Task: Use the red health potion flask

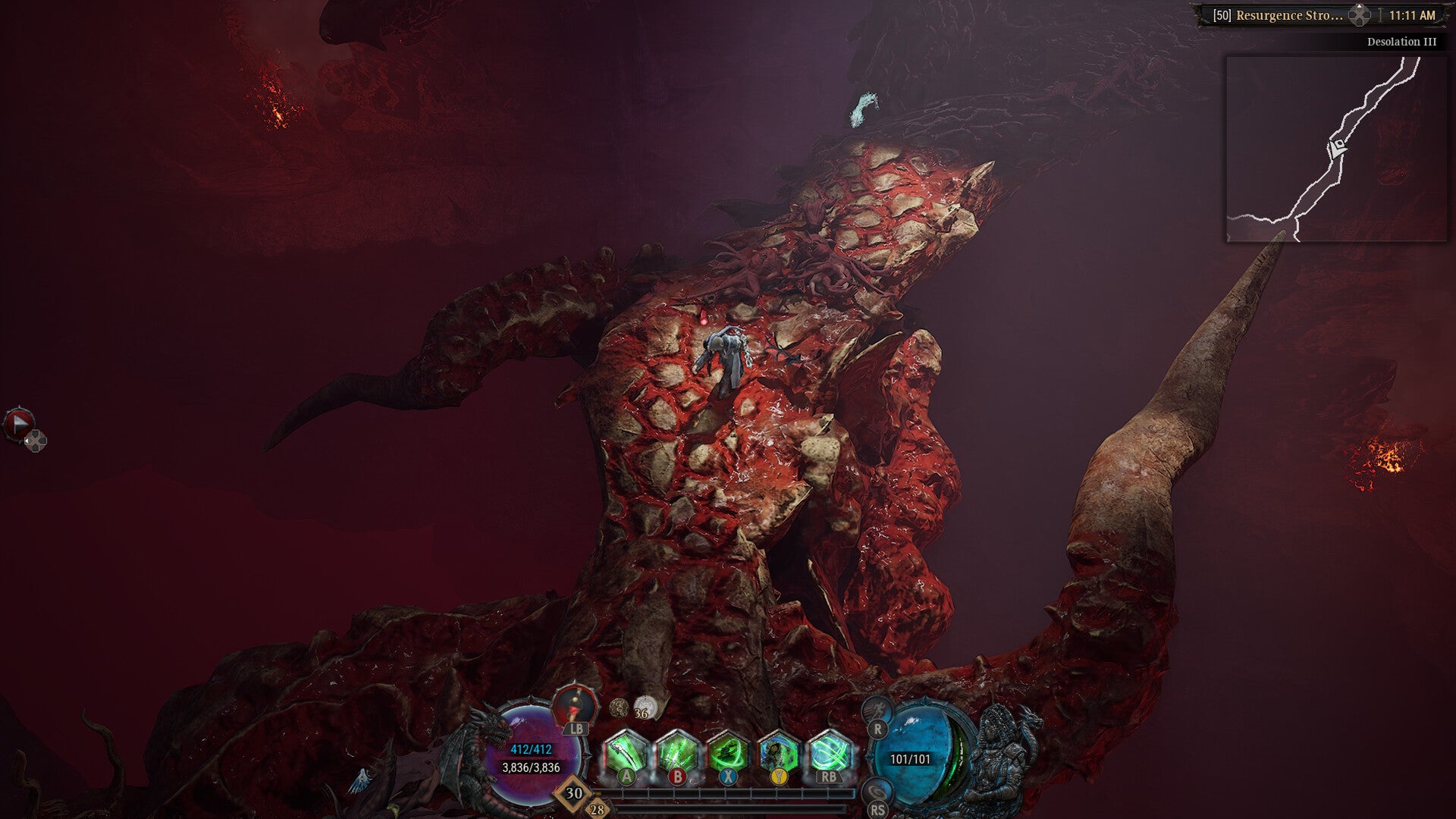Action: [x=576, y=704]
